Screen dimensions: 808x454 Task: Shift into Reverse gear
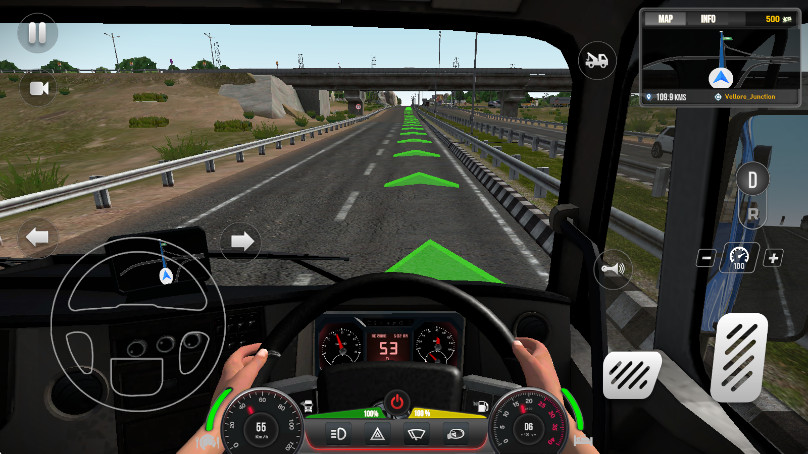pos(752,214)
